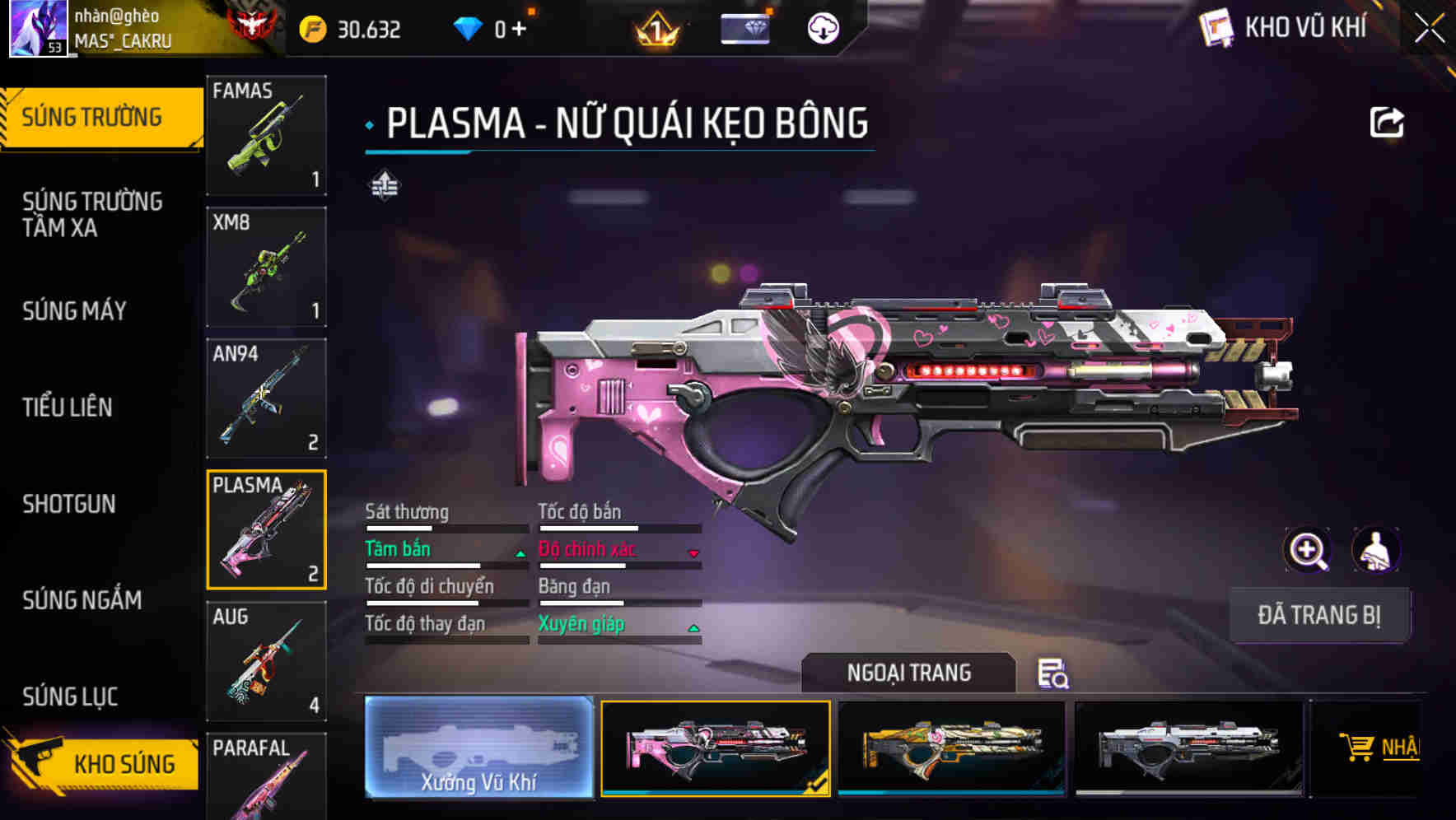Screen dimensions: 1456x820
Task: Pick the AN94 weapon tile
Action: click(266, 398)
